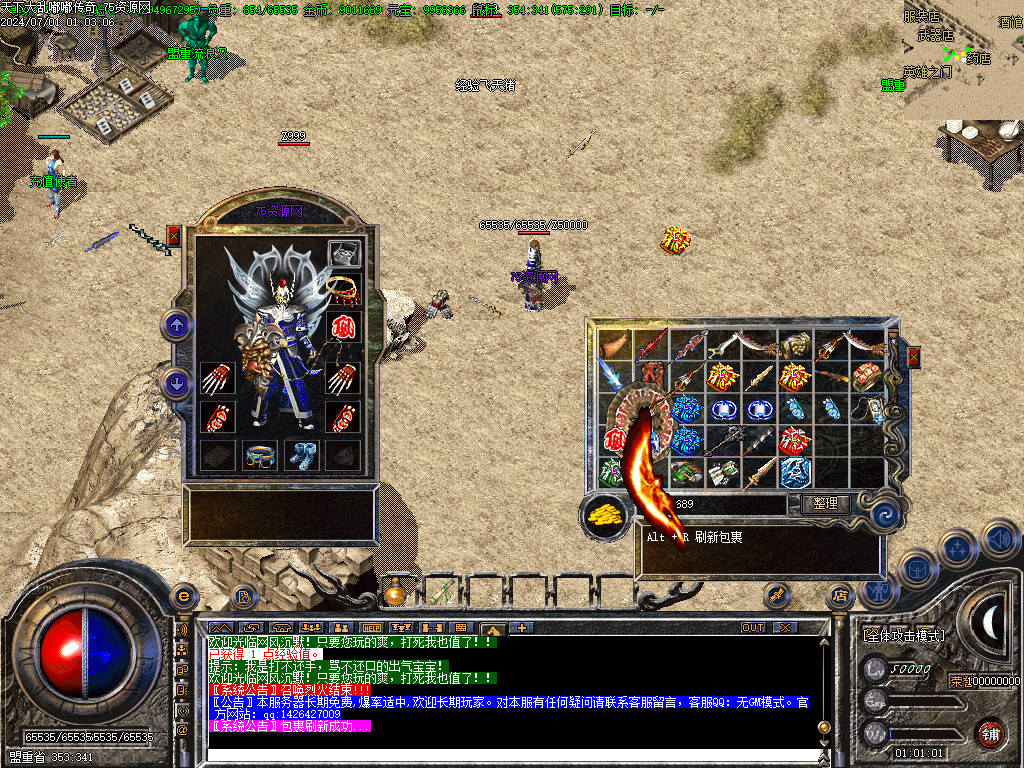The height and width of the screenshot is (768, 1024).
Task: Close the character equipment panel
Action: point(174,236)
